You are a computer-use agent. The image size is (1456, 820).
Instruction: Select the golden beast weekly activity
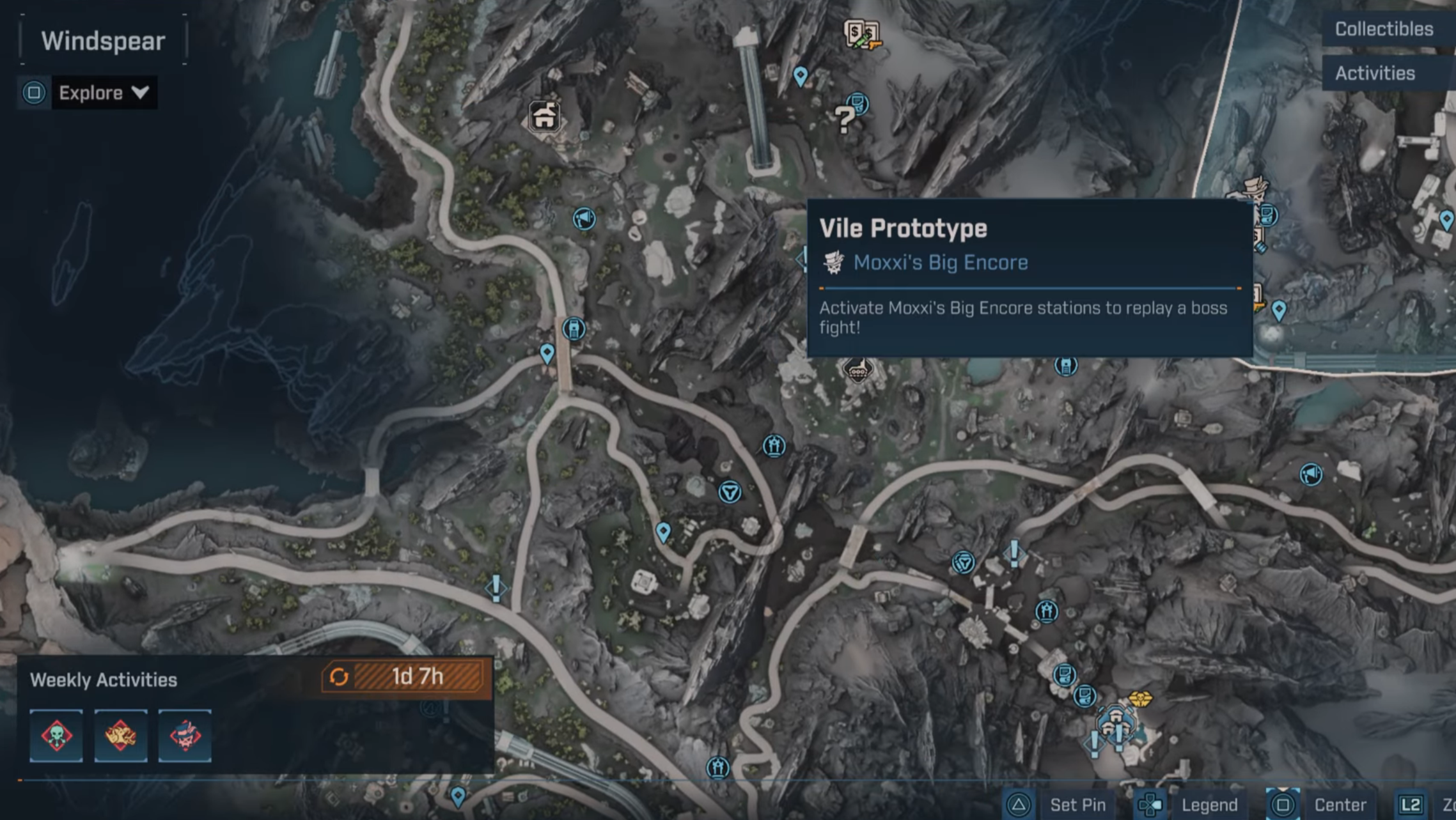pos(121,735)
